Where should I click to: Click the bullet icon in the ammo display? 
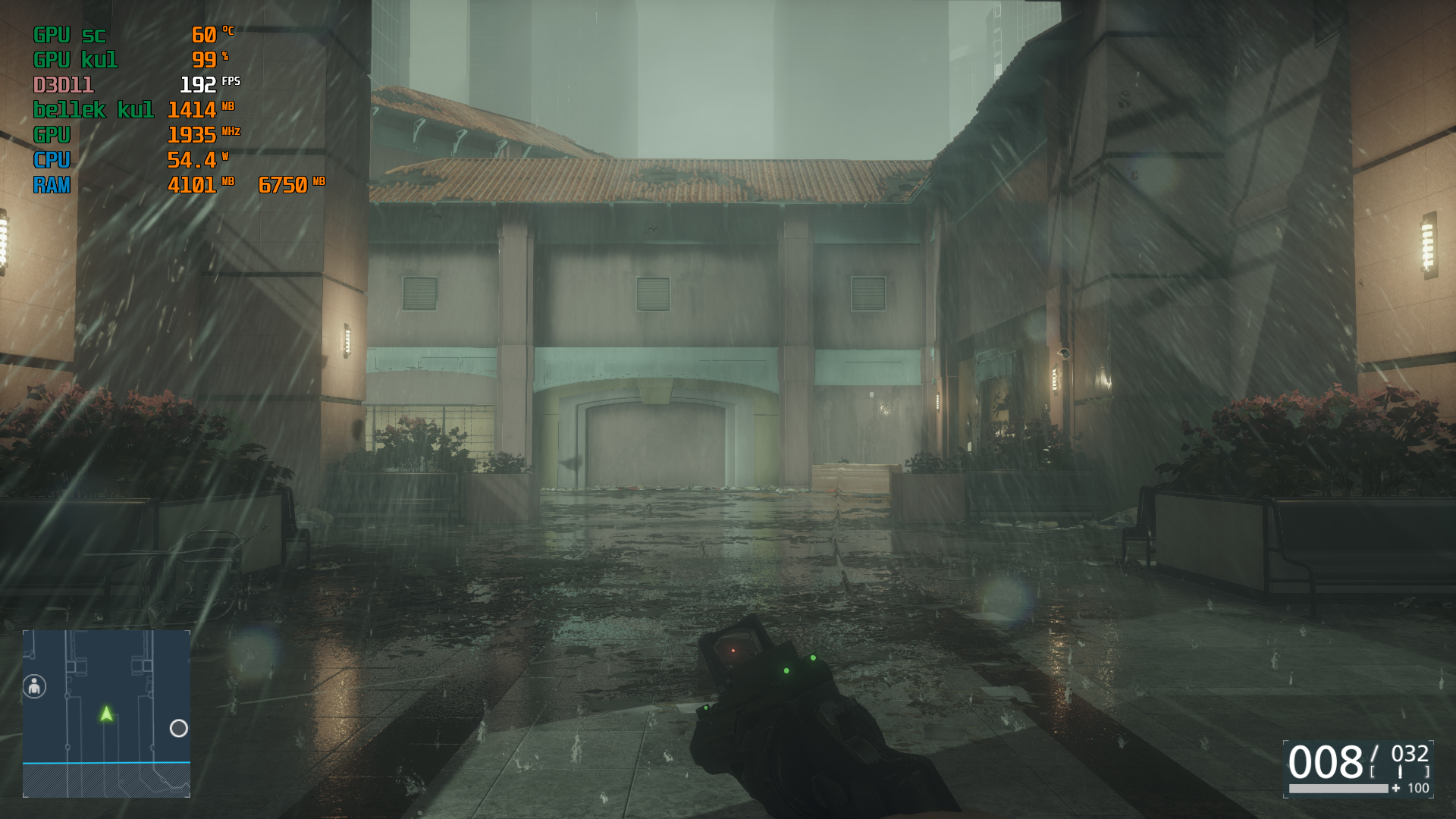(1401, 771)
